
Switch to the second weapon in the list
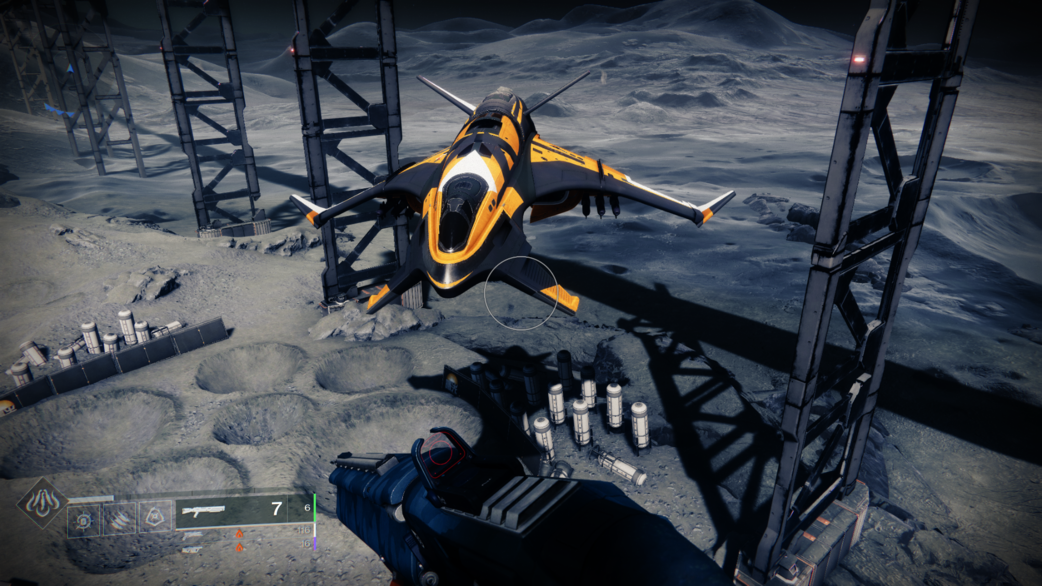point(192,536)
